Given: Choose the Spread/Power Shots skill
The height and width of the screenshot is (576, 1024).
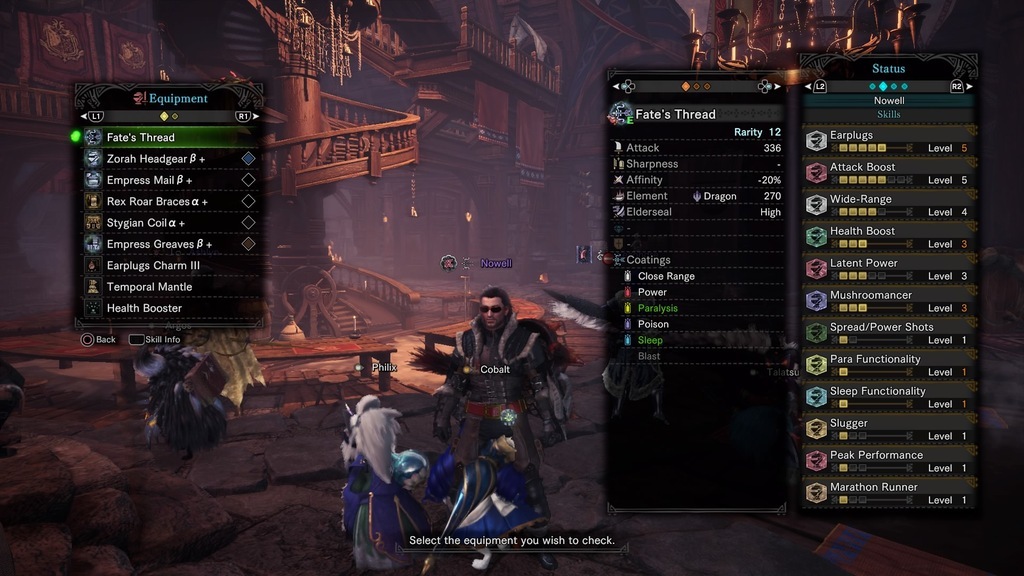Looking at the screenshot, I should tap(888, 333).
